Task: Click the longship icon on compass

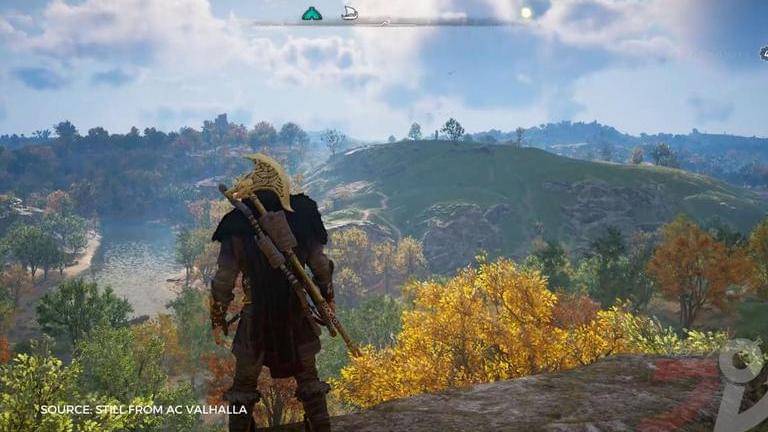Action: click(349, 13)
